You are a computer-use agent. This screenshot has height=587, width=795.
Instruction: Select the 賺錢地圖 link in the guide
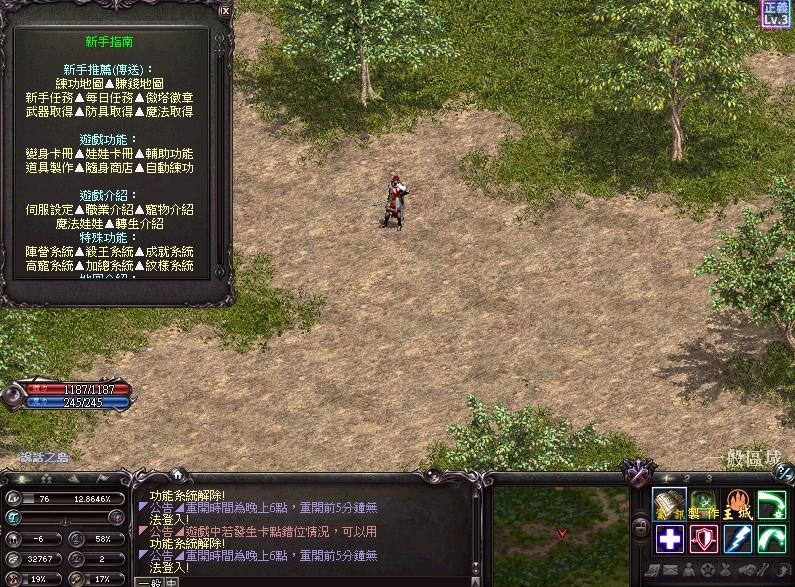[141, 84]
